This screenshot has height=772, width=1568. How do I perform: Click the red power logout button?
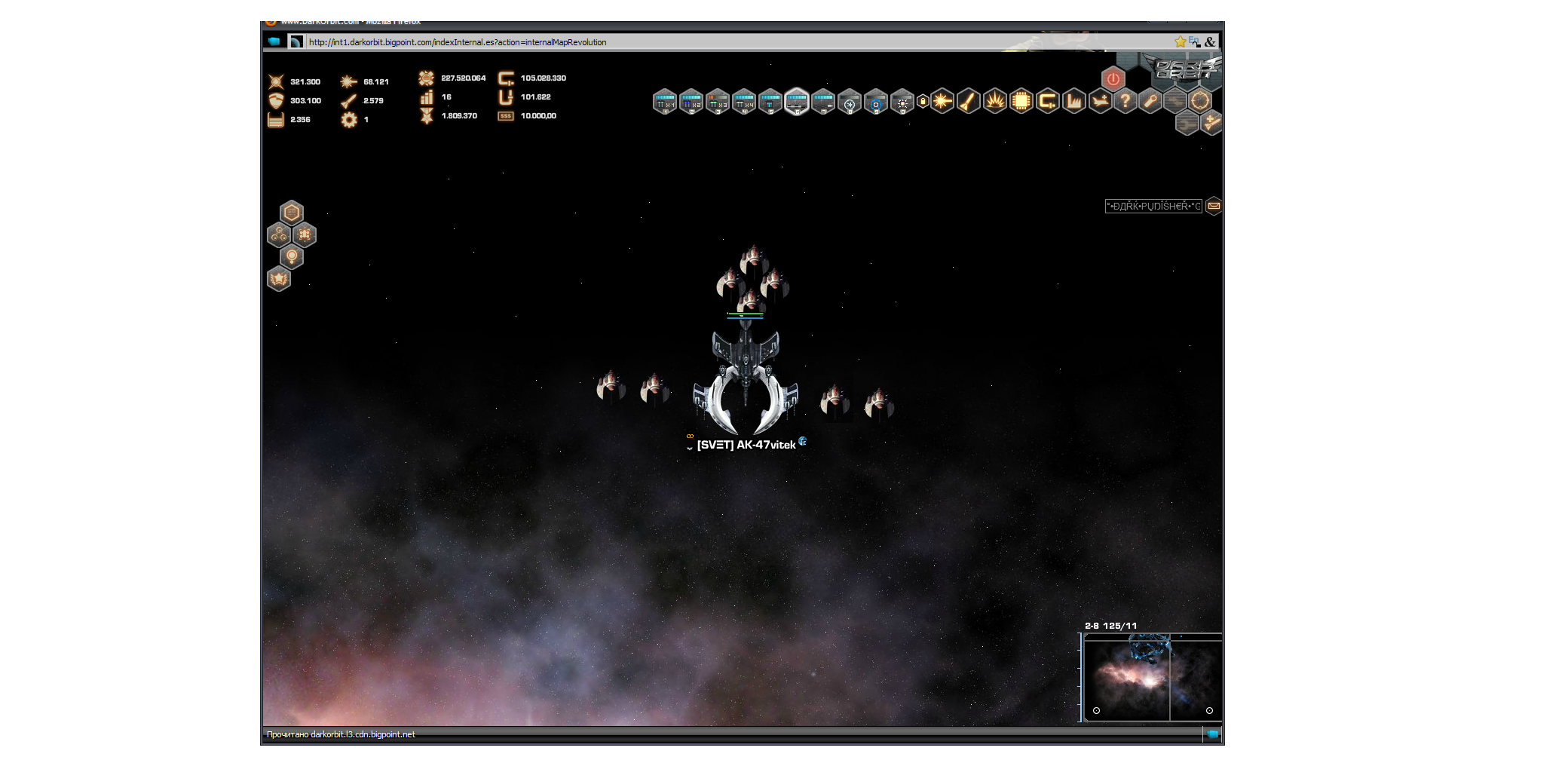(x=1113, y=79)
